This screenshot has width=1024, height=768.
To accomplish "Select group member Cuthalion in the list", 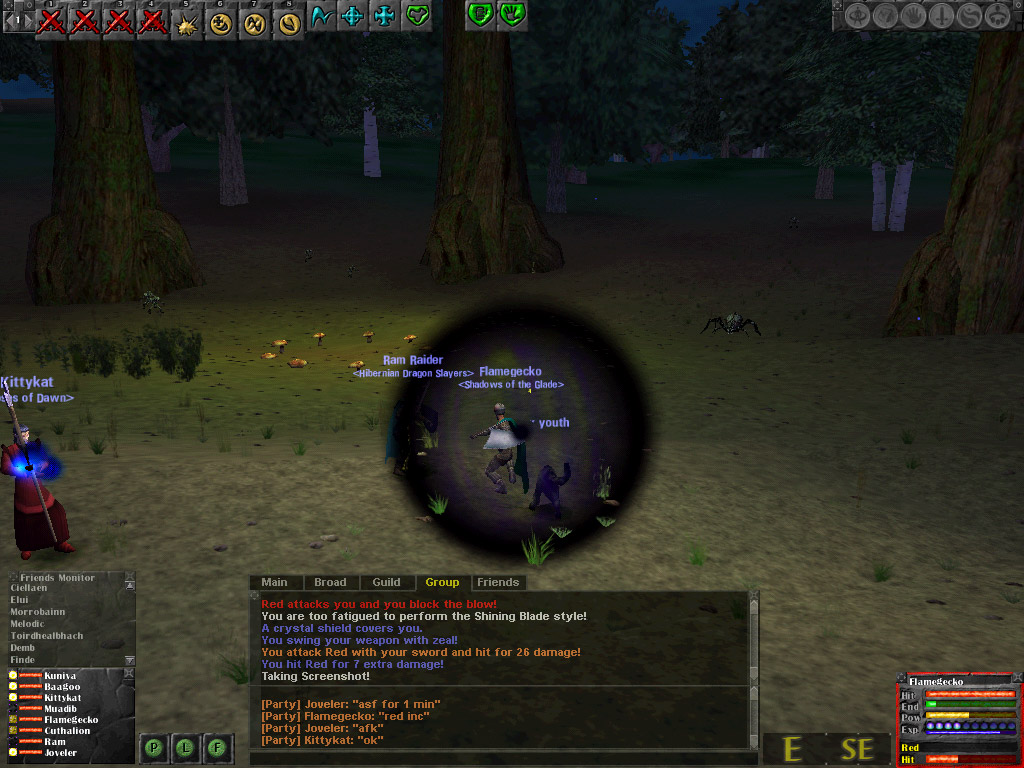I will pos(69,731).
